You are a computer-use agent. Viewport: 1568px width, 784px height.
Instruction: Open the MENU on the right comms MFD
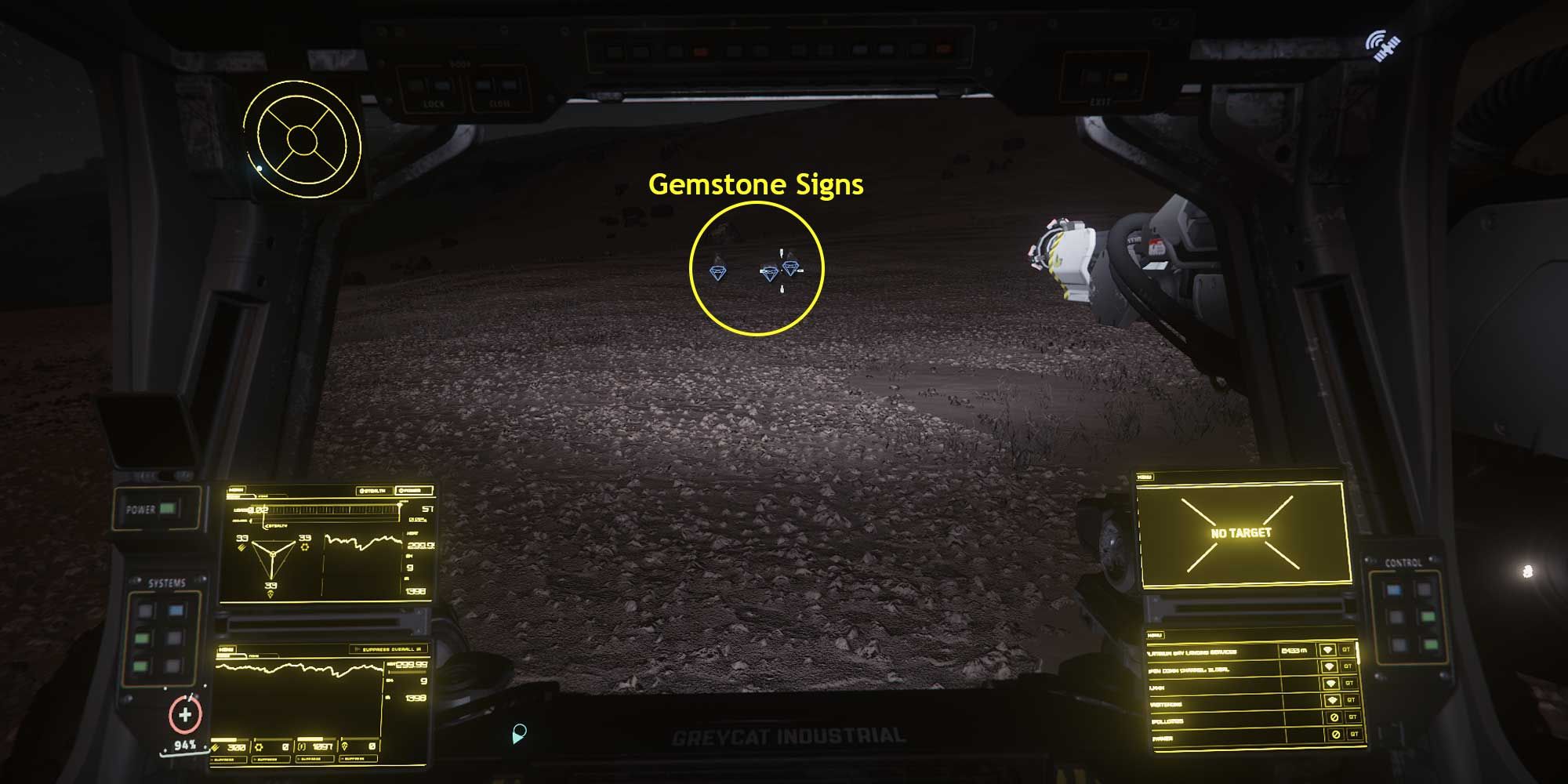(1156, 635)
